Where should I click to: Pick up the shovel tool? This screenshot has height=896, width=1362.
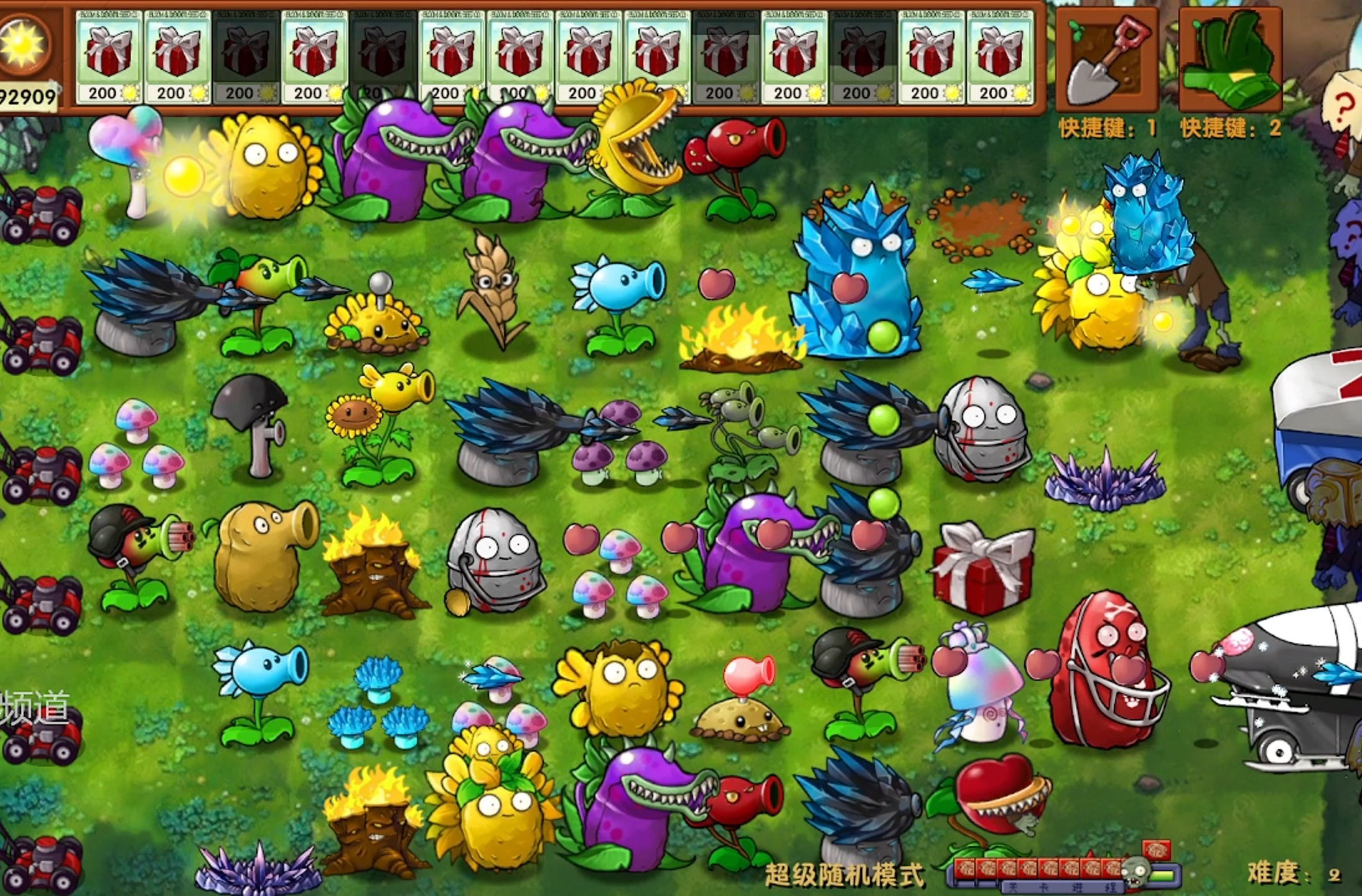point(1106,60)
